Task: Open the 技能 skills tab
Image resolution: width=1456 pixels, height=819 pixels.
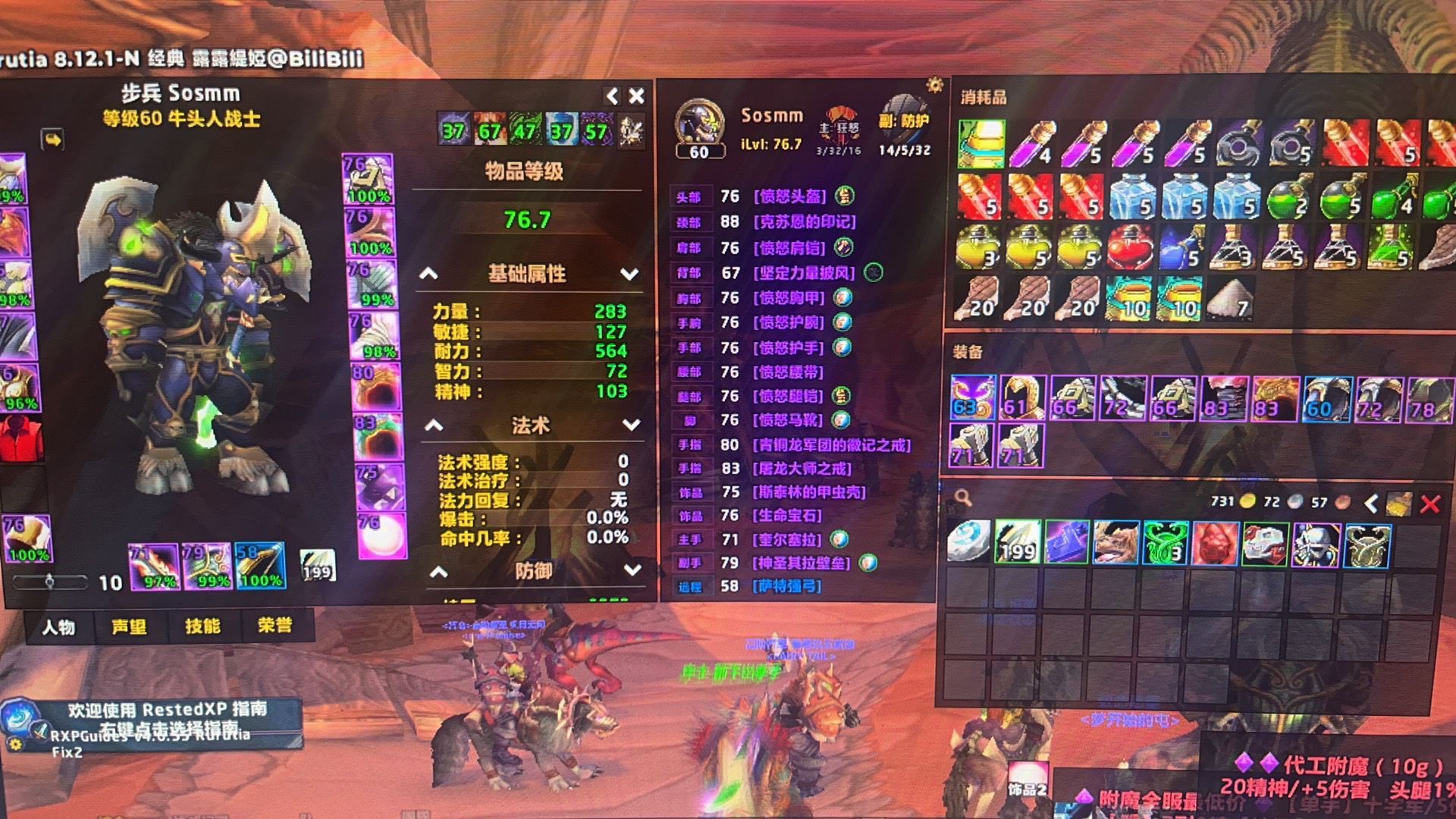Action: (202, 626)
